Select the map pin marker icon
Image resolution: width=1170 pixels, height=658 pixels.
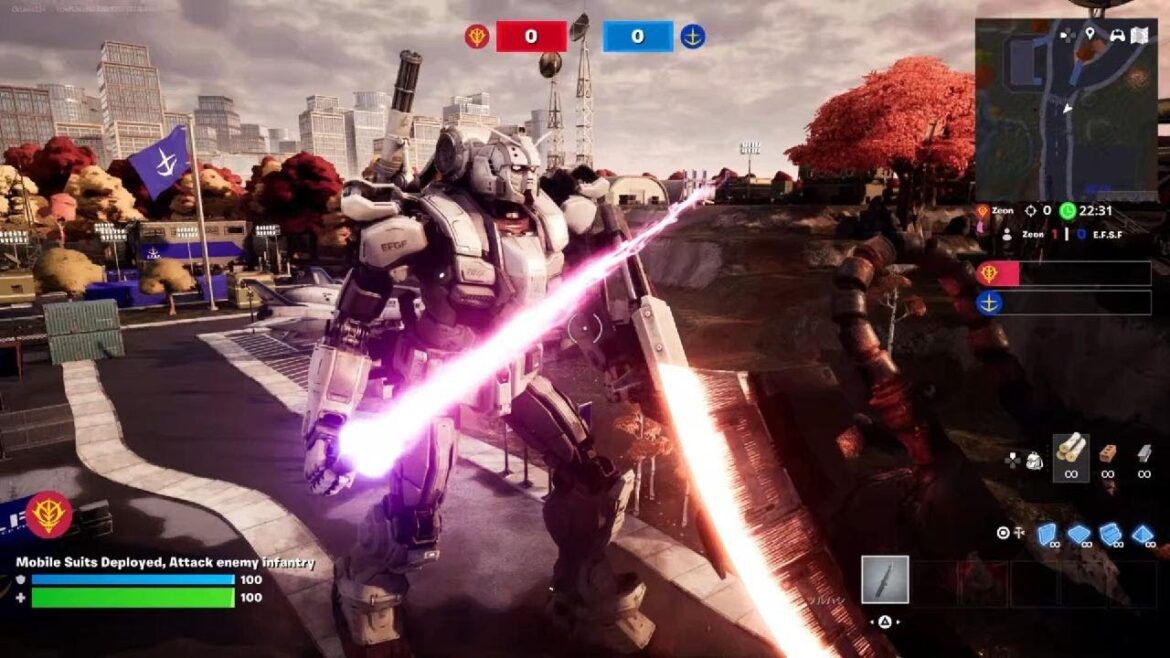1089,35
